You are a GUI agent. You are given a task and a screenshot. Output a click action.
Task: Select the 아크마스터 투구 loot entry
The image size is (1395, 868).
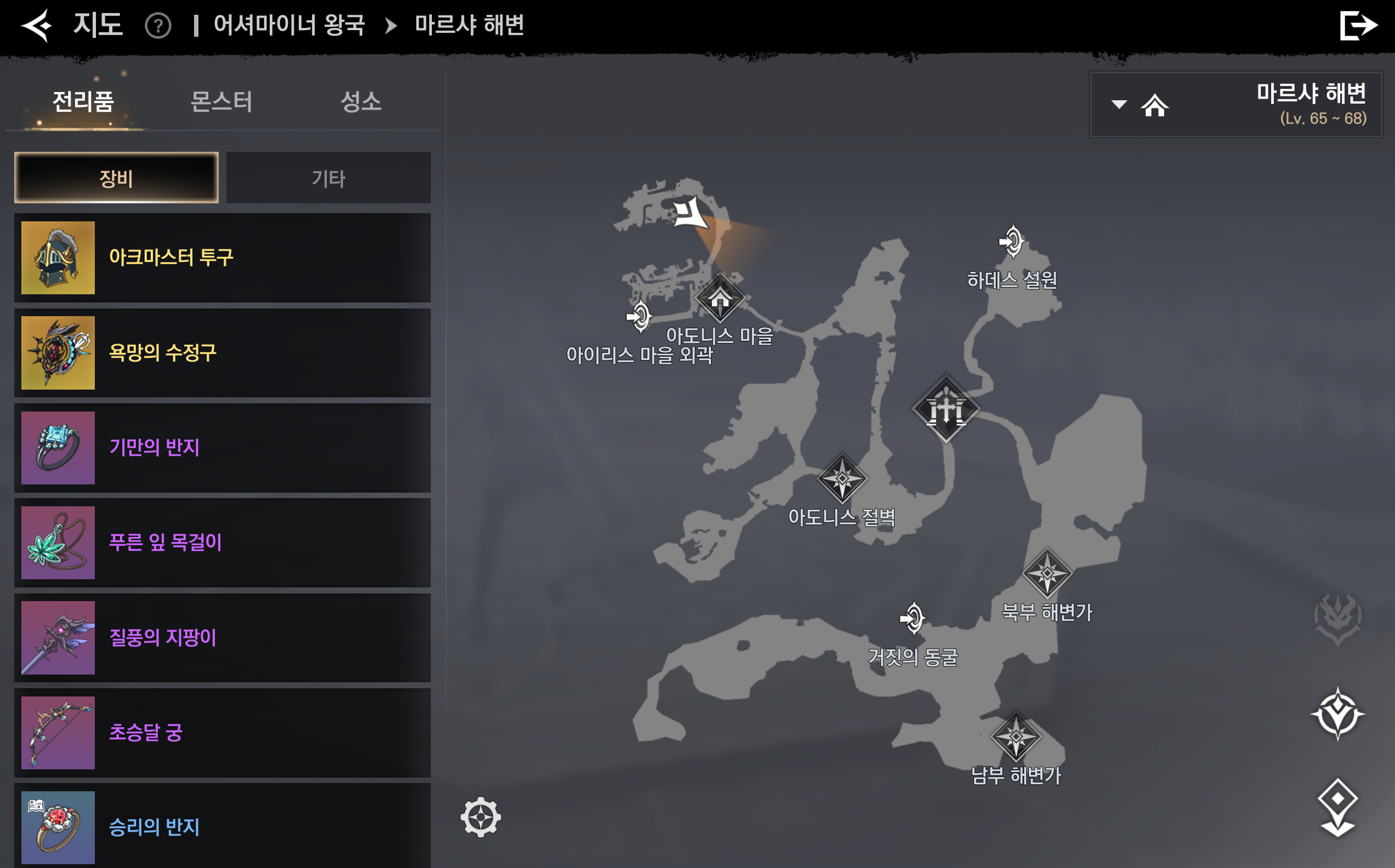click(x=223, y=258)
